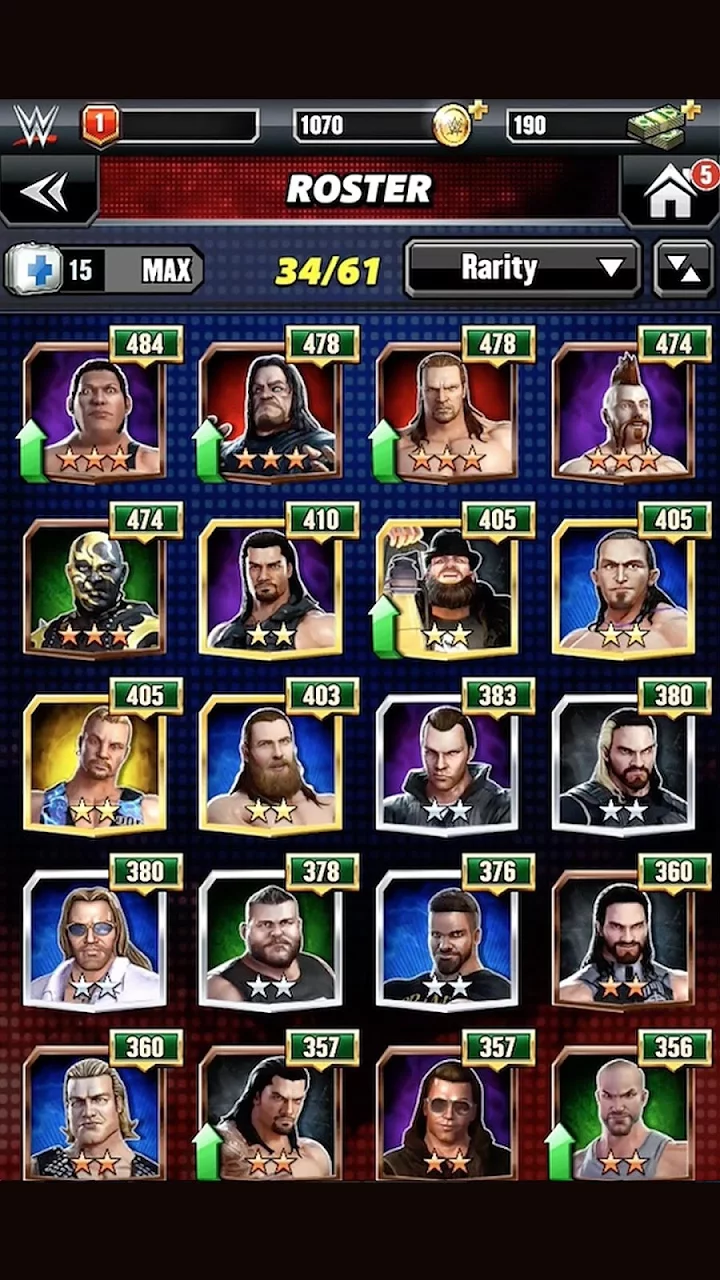Choose the 376-rated superstar card

coord(447,938)
